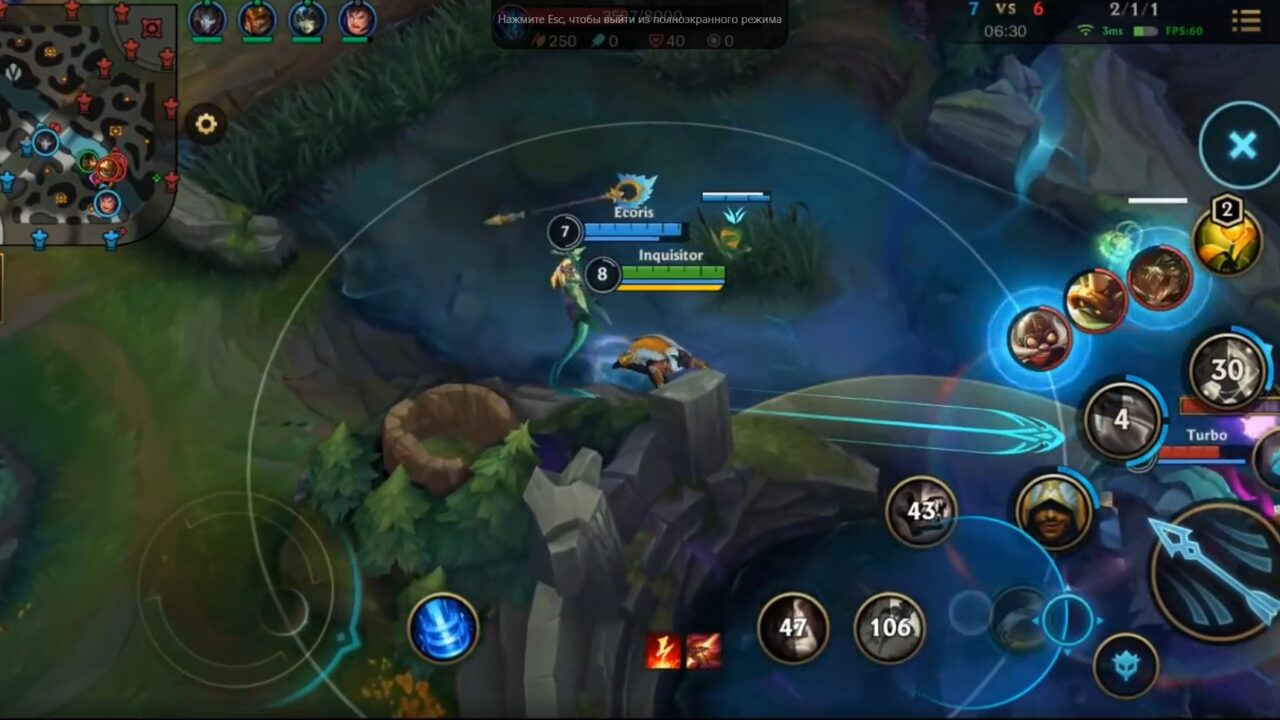
Task: Cast the ability on cooldown showing 43
Action: 922,511
